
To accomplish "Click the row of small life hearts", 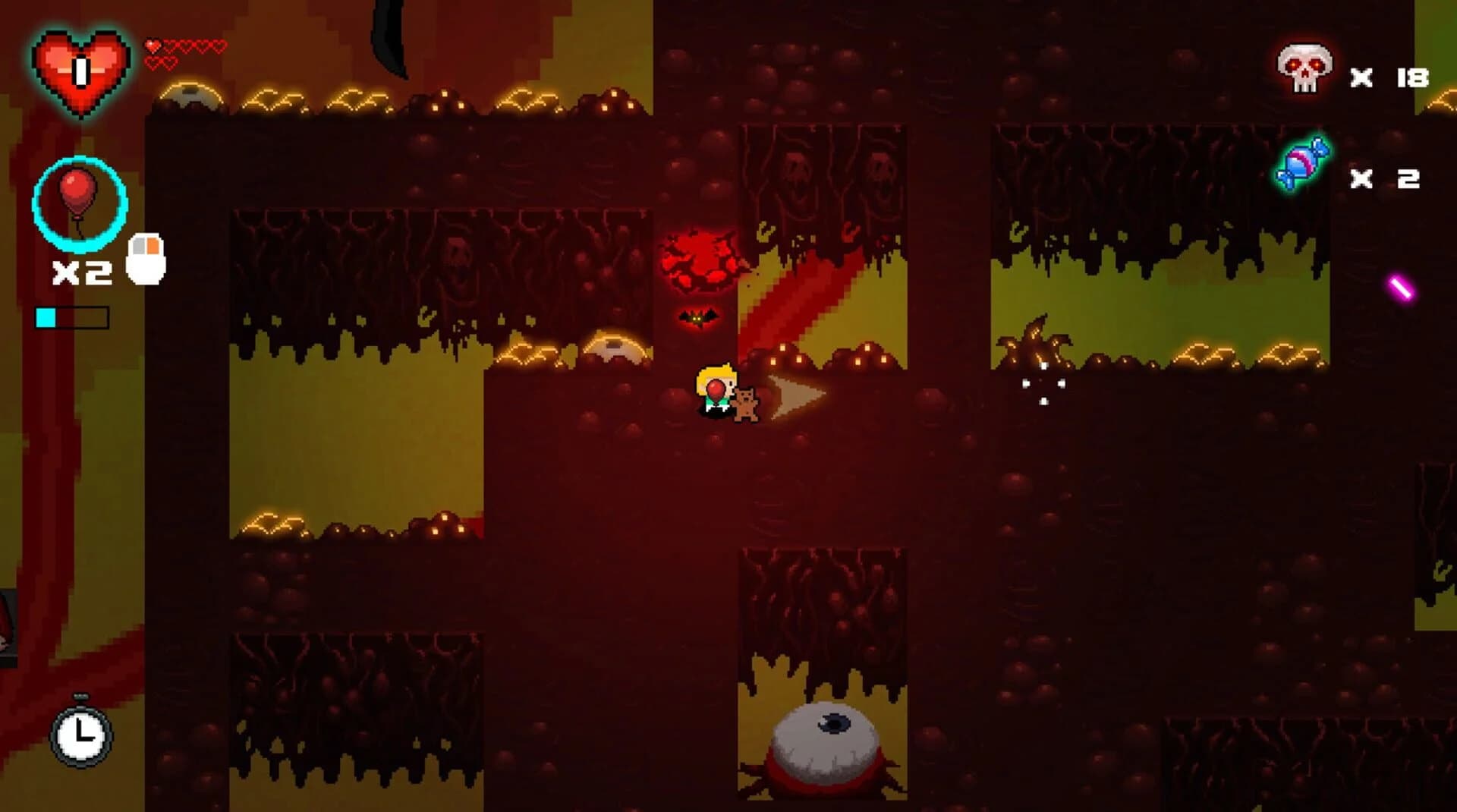I will pos(184,47).
